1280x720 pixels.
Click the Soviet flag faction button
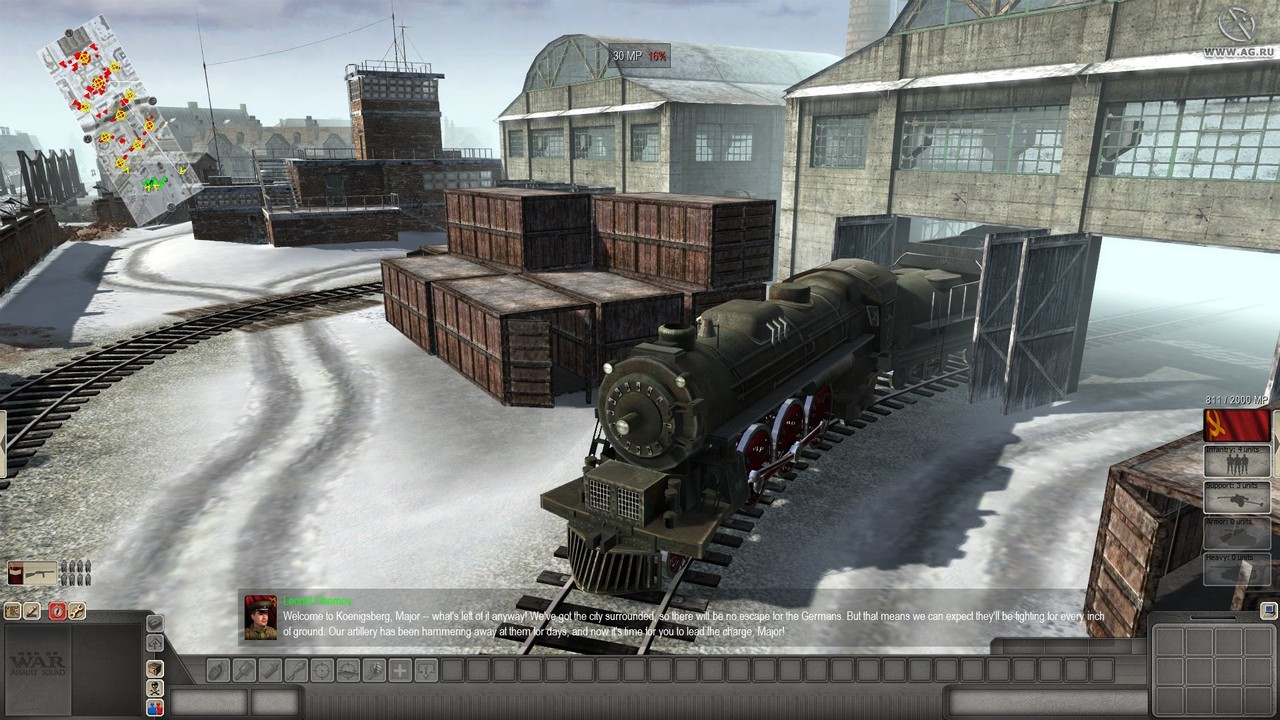click(x=1237, y=424)
